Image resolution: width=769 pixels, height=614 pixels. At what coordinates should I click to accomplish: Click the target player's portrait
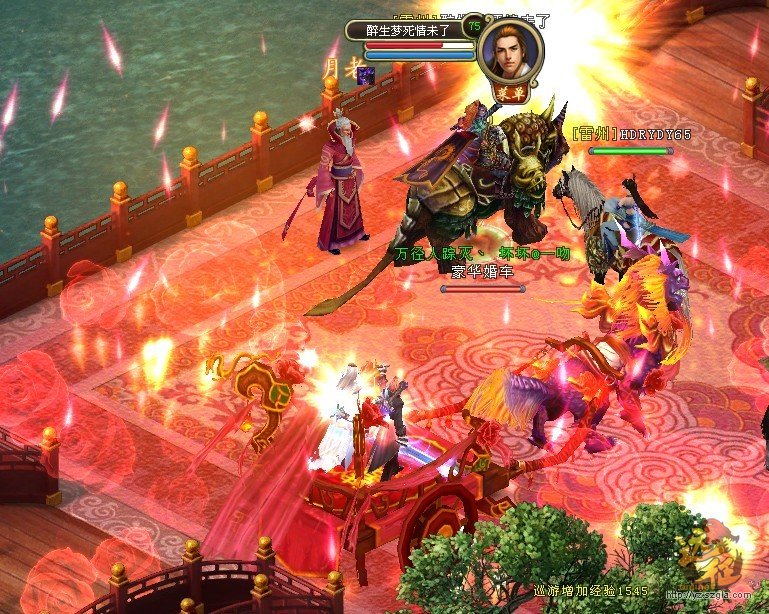pyautogui.click(x=510, y=47)
